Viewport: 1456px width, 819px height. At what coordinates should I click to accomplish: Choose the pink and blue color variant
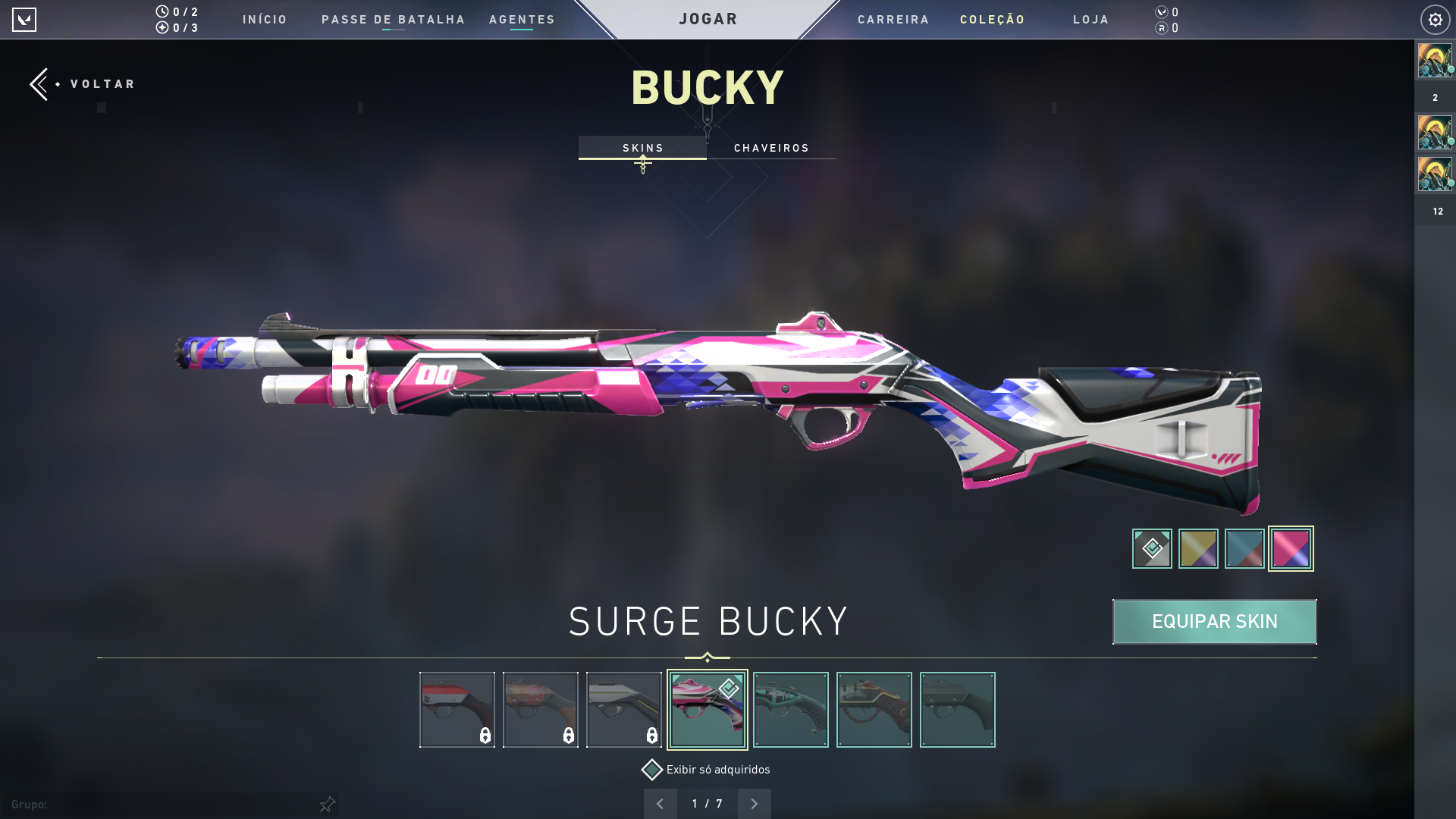[x=1291, y=548]
